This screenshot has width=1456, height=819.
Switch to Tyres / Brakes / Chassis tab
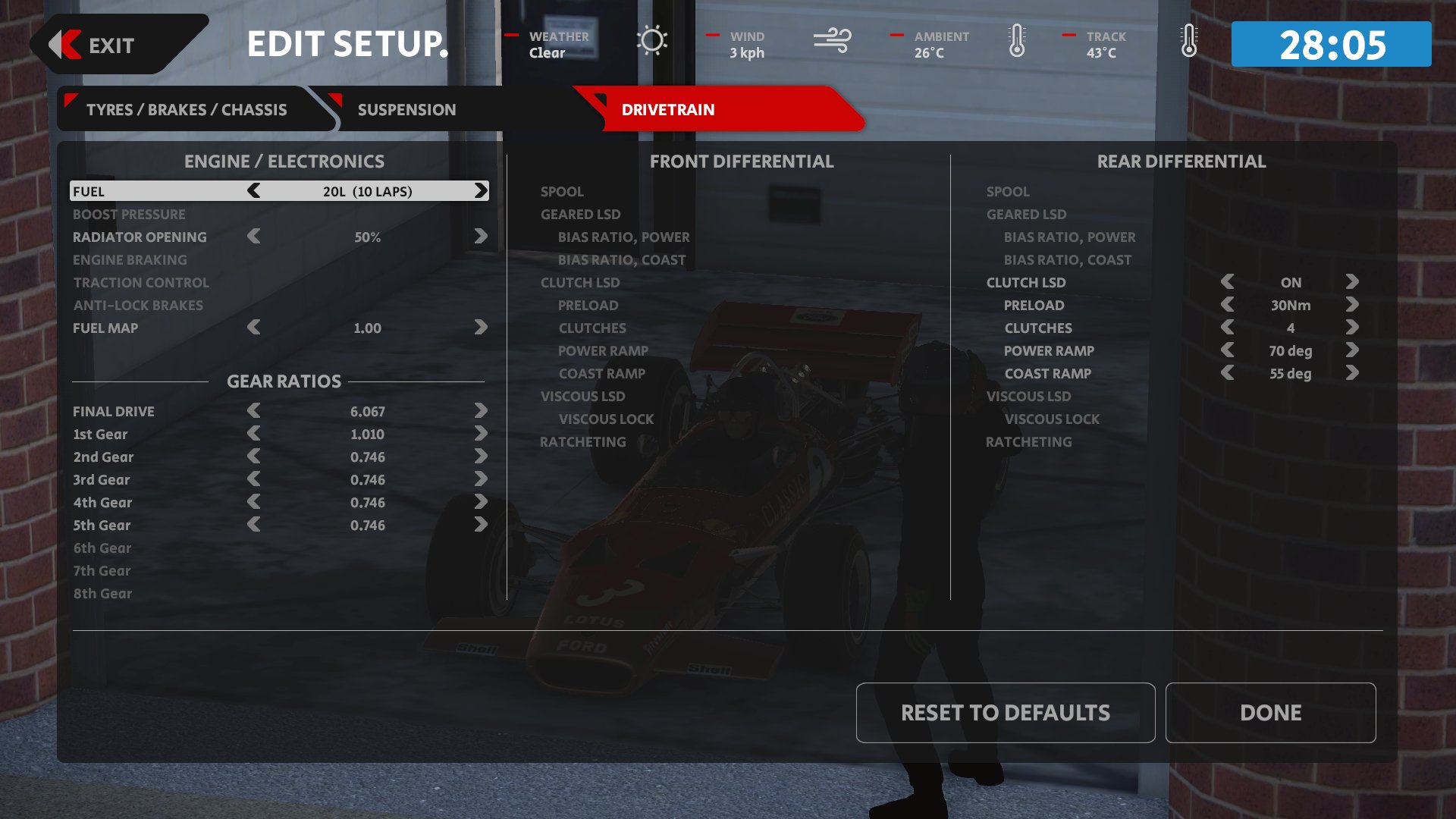pyautogui.click(x=187, y=110)
